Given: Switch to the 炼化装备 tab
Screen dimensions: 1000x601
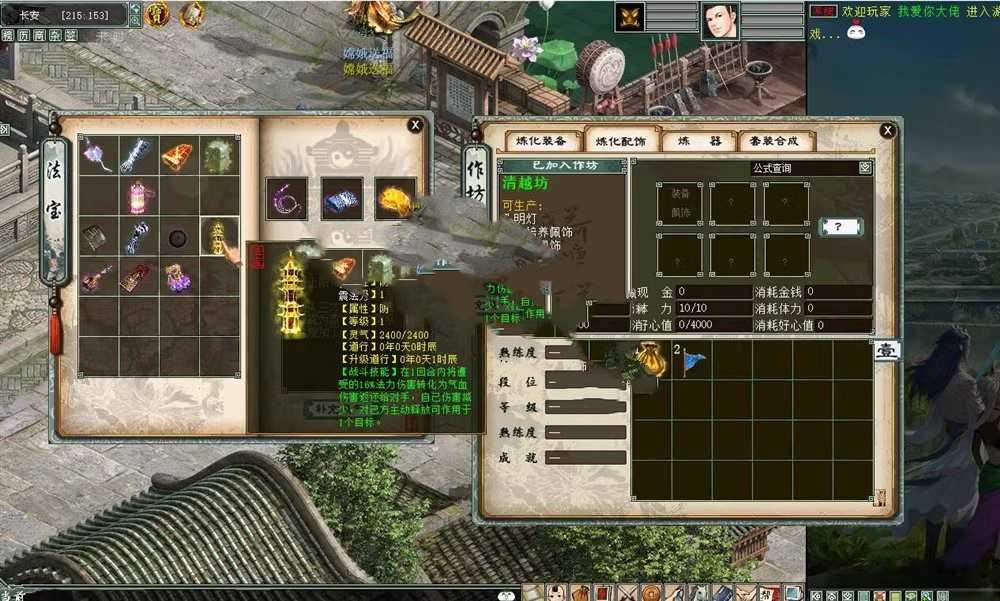Looking at the screenshot, I should (x=541, y=141).
